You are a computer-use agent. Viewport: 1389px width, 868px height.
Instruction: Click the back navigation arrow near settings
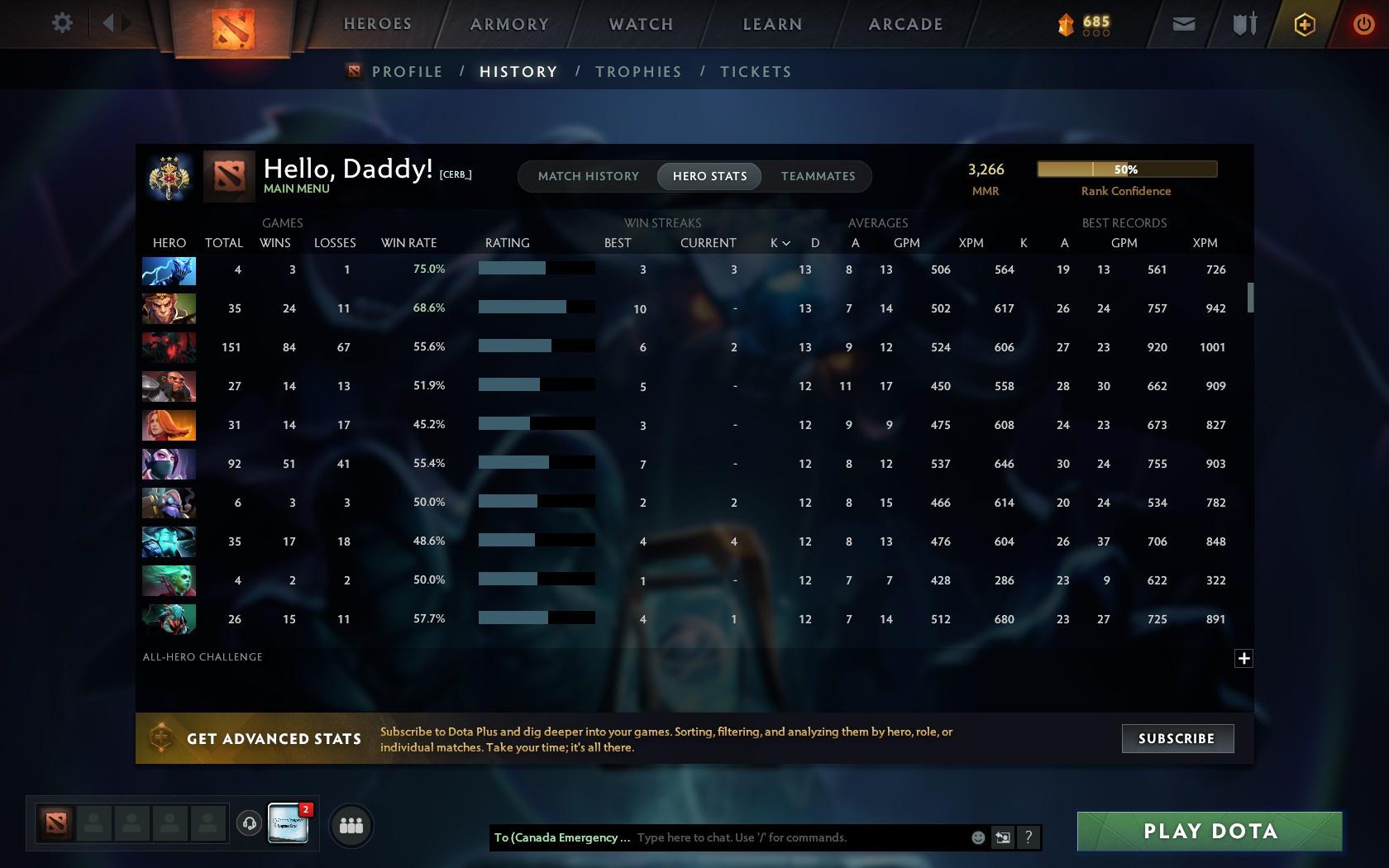pos(110,23)
